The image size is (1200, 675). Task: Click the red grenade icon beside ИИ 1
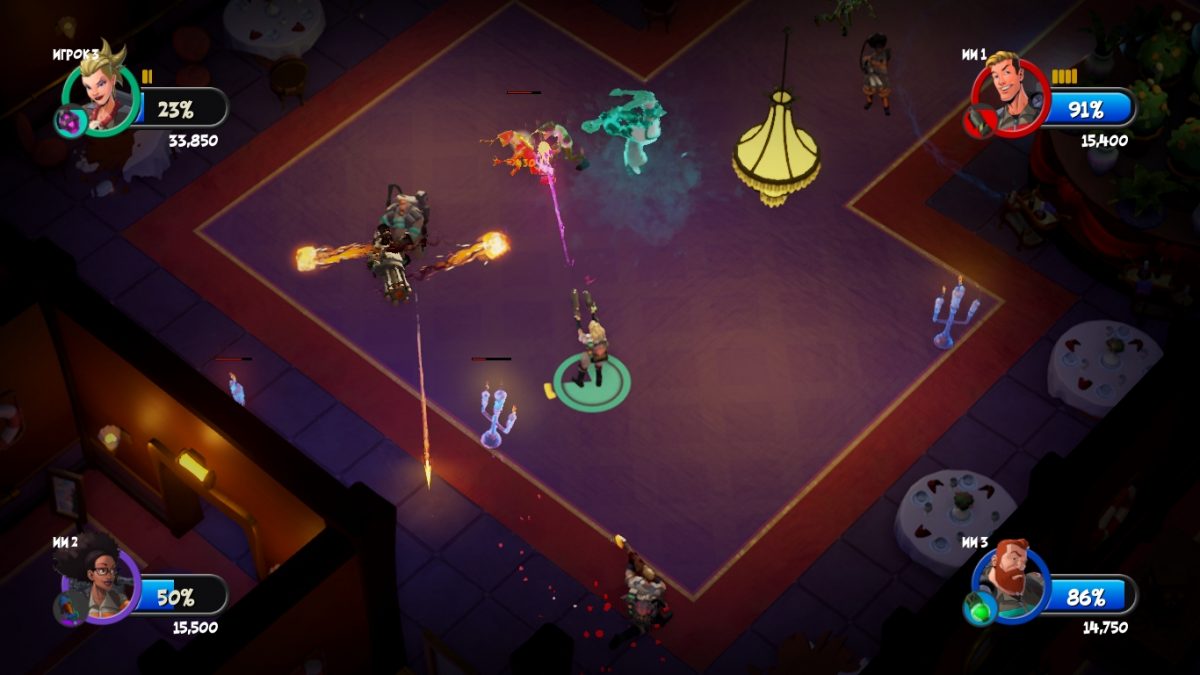(977, 122)
